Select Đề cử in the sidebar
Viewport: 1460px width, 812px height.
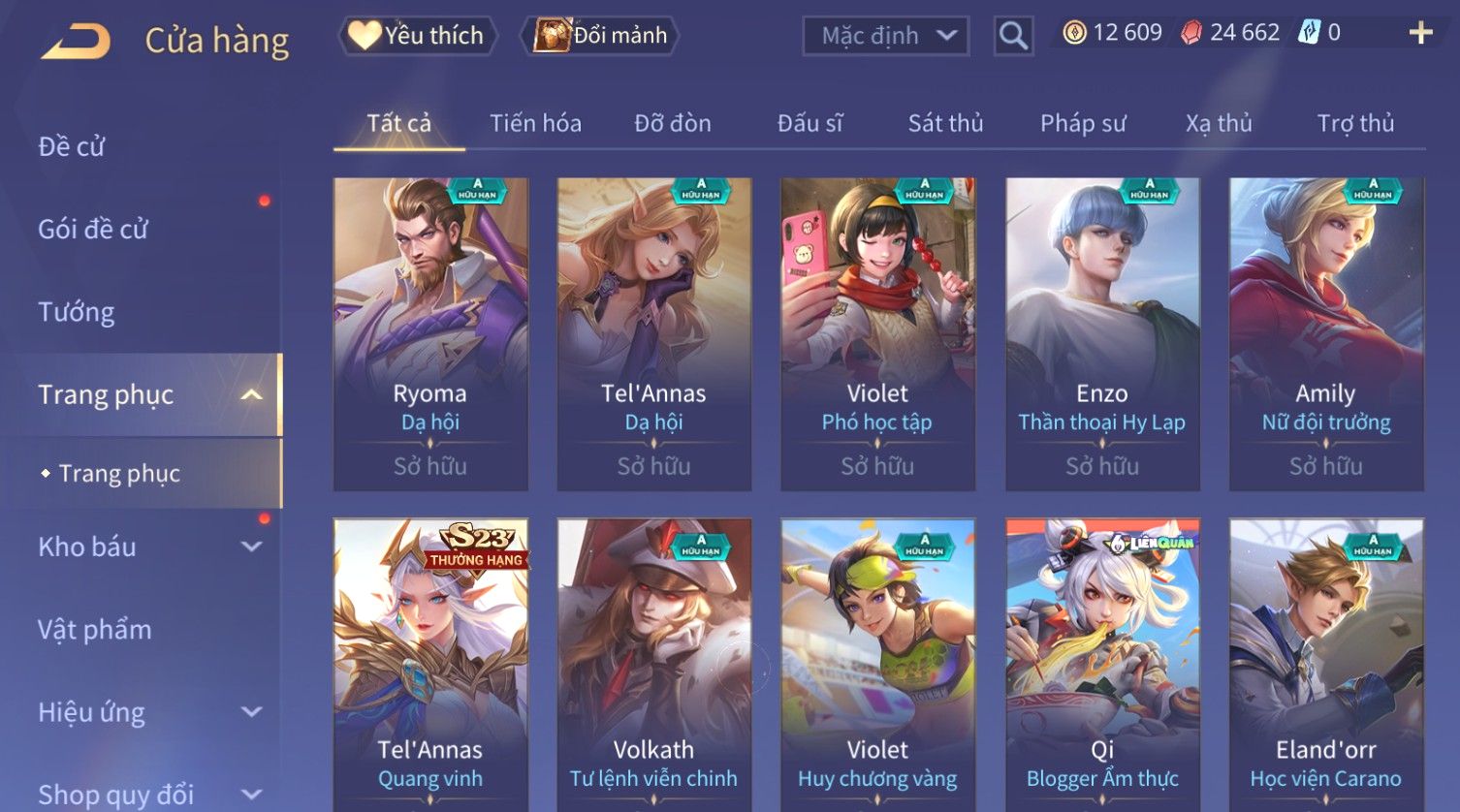coord(72,146)
